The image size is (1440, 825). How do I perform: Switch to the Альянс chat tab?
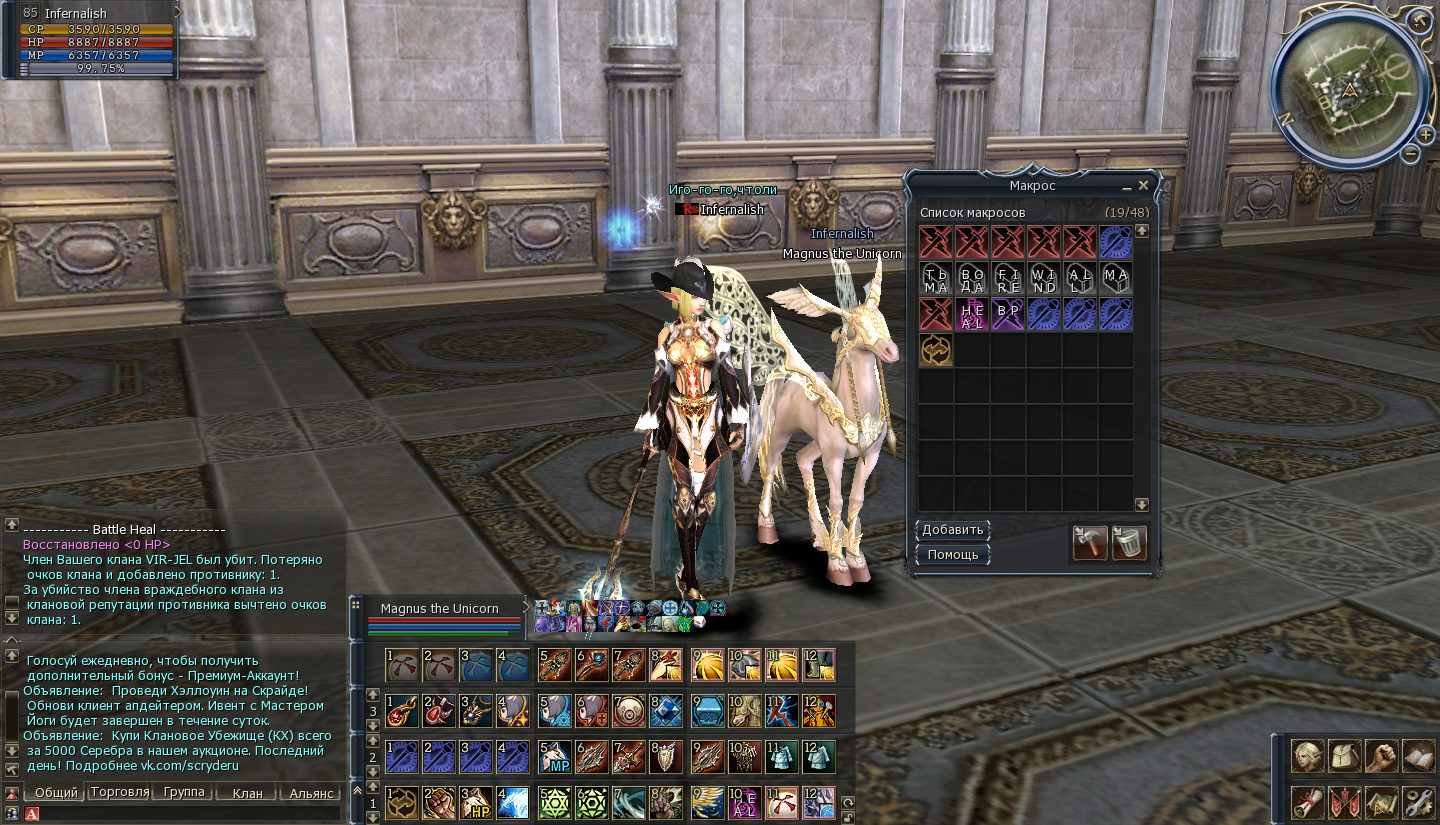pos(312,793)
